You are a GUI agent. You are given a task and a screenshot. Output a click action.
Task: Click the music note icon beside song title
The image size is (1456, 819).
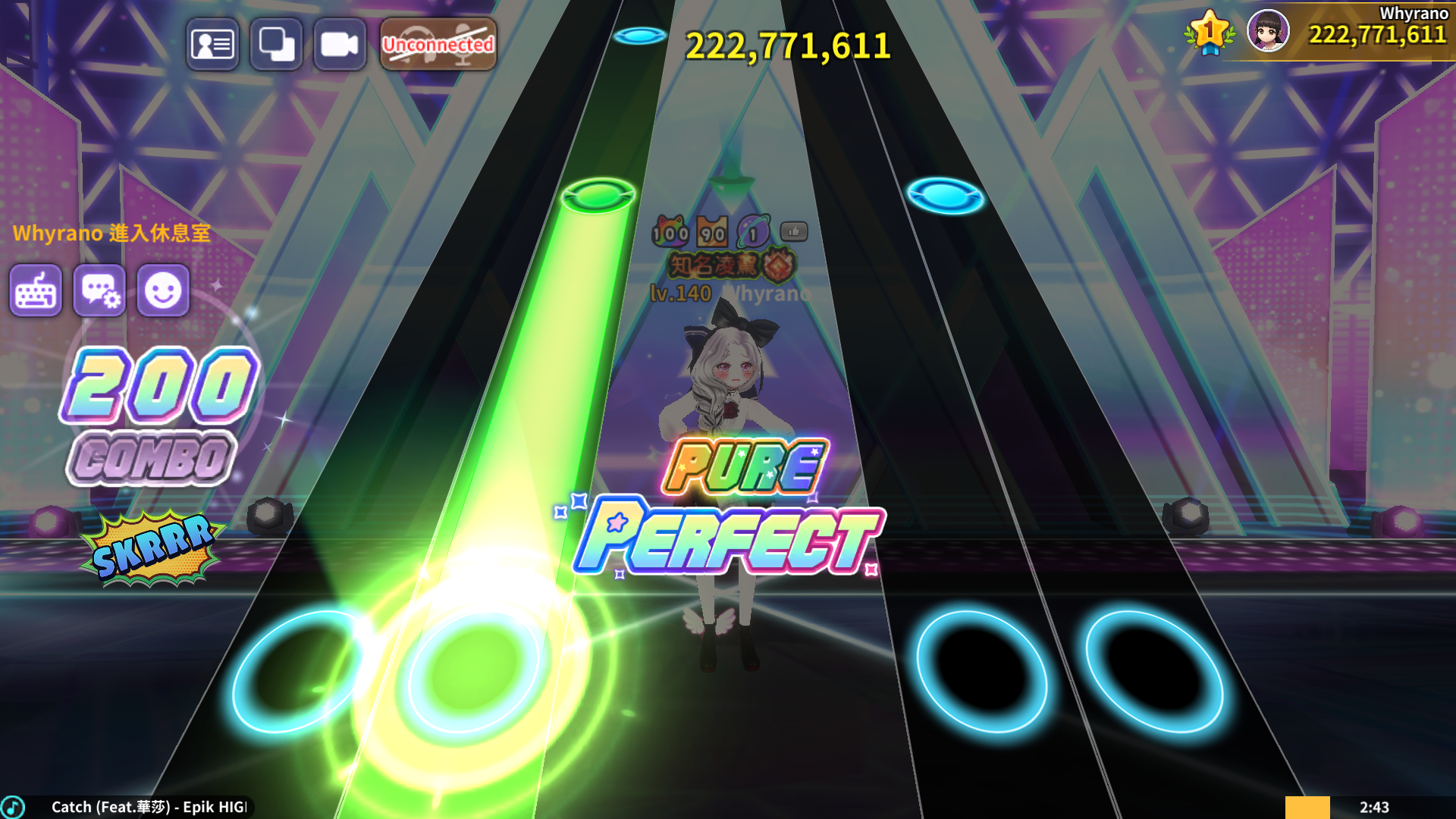click(13, 807)
